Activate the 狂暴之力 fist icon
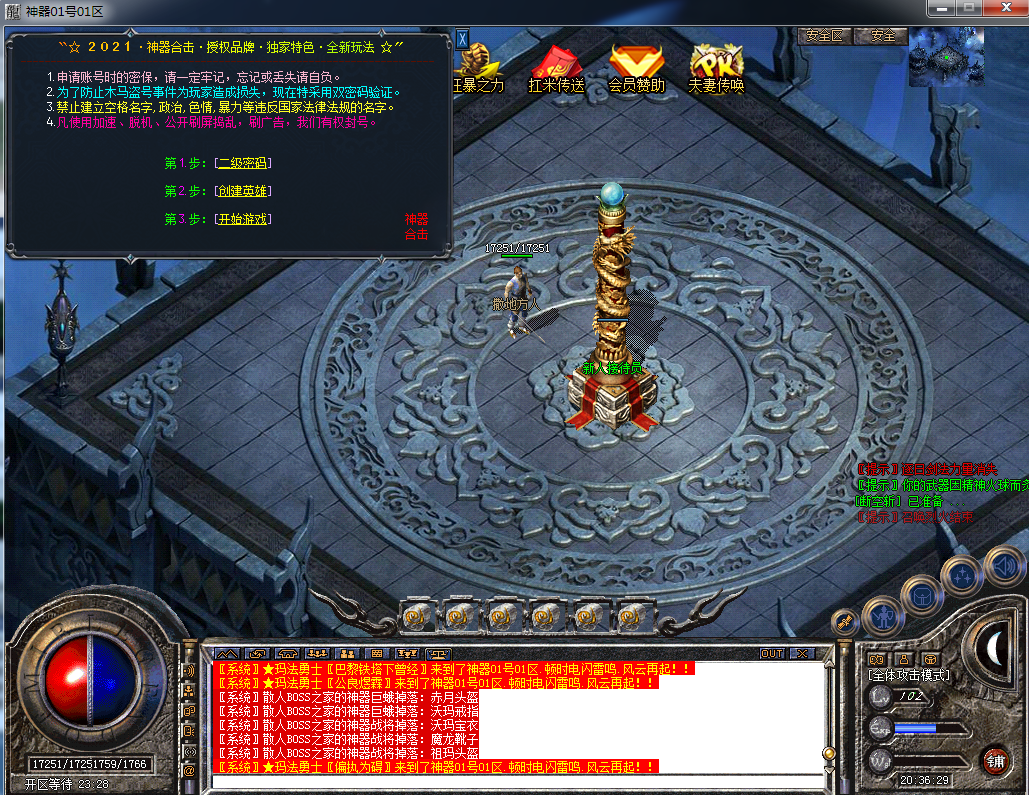The width and height of the screenshot is (1029, 795). 478,66
